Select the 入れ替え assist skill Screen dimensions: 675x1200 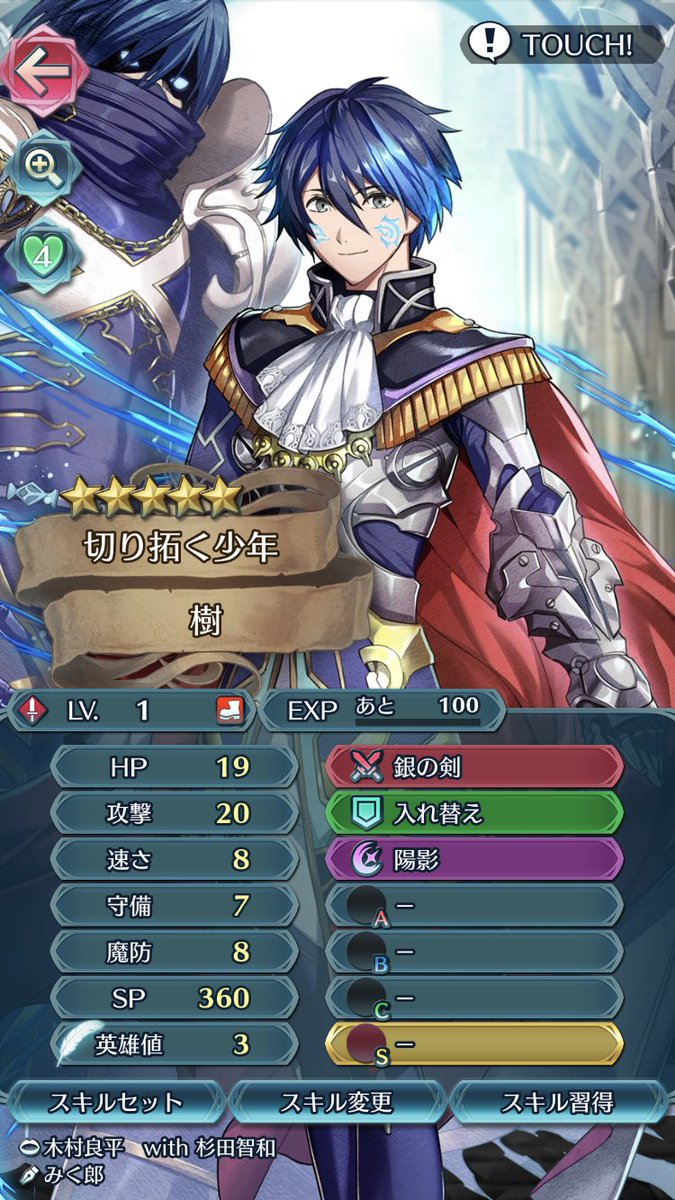tap(474, 813)
